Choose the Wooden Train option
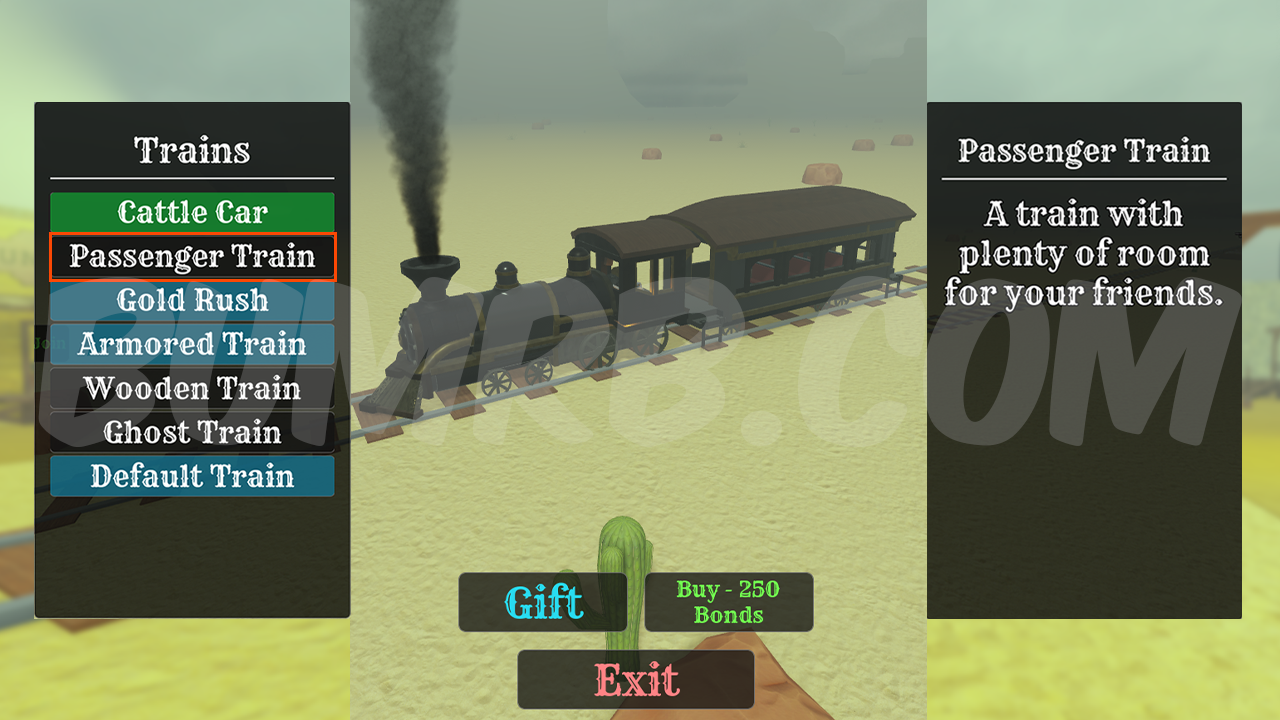 pos(192,388)
